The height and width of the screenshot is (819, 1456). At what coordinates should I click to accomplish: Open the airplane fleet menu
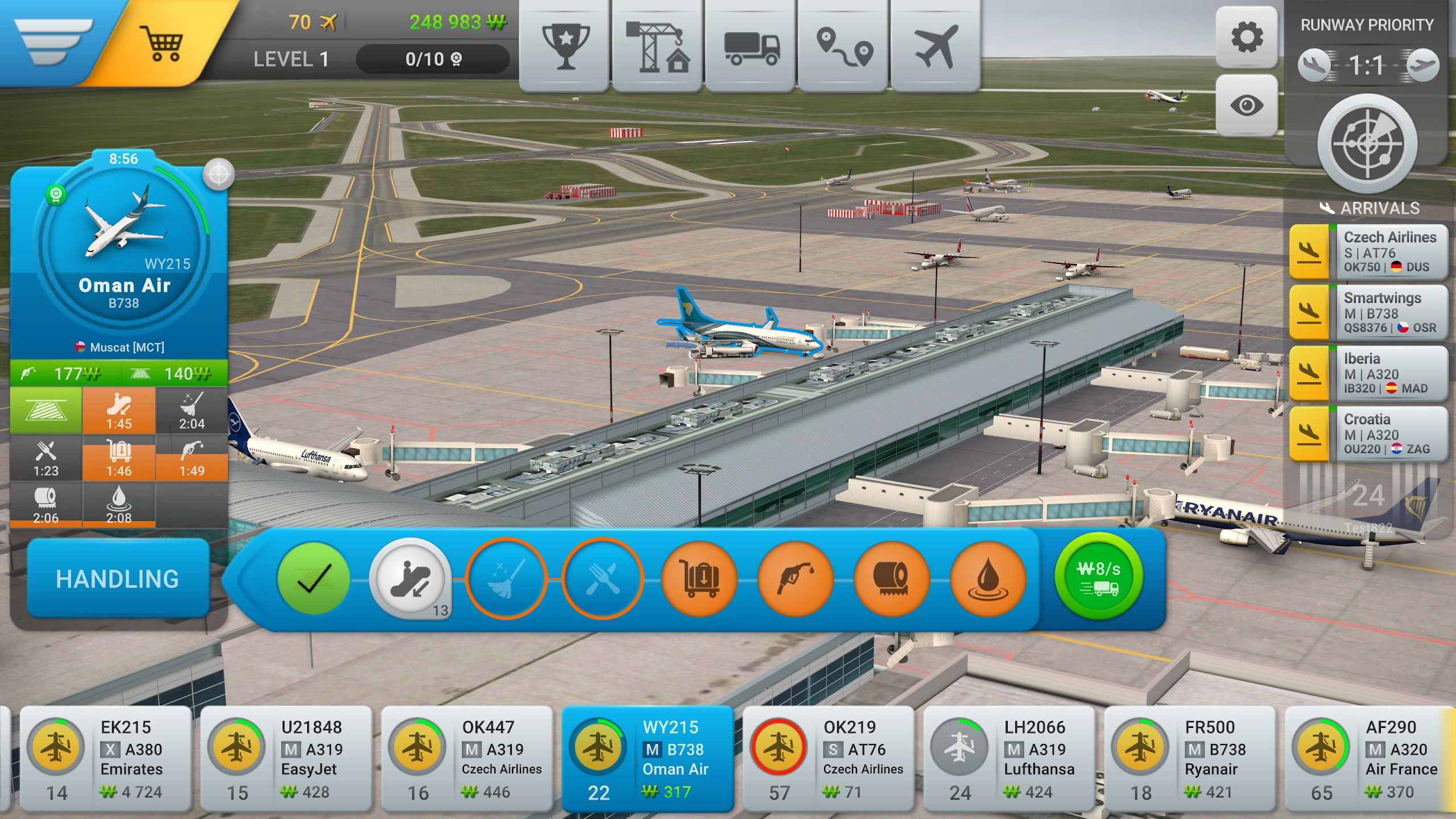(936, 45)
